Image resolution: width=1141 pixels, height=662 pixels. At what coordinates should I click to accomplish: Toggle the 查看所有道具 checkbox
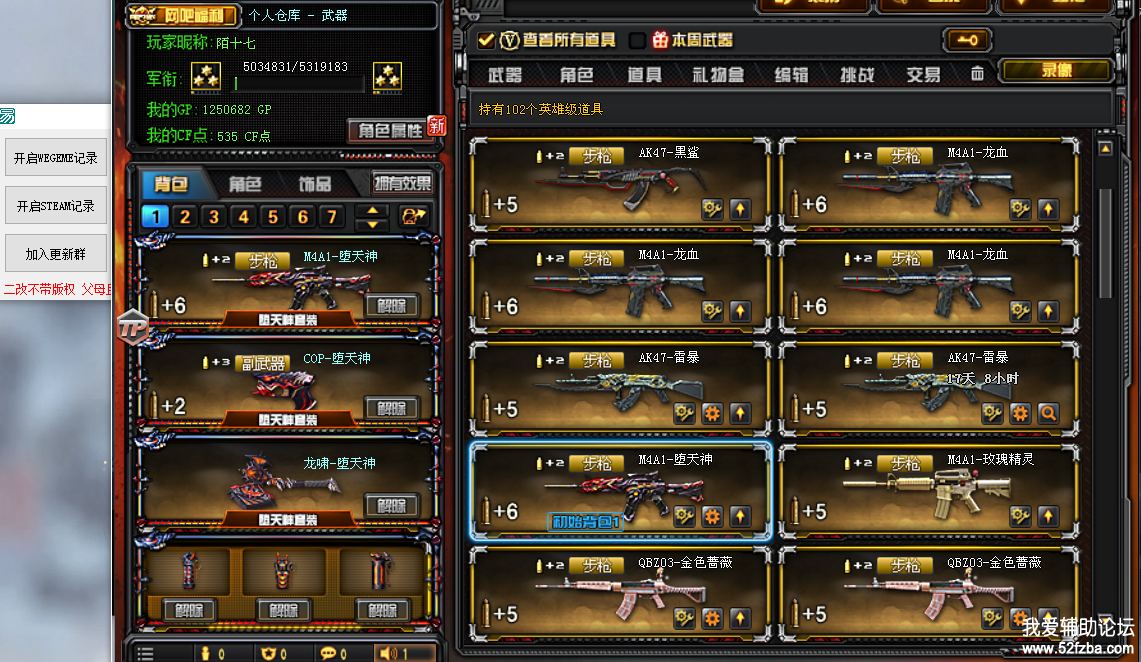coord(486,40)
